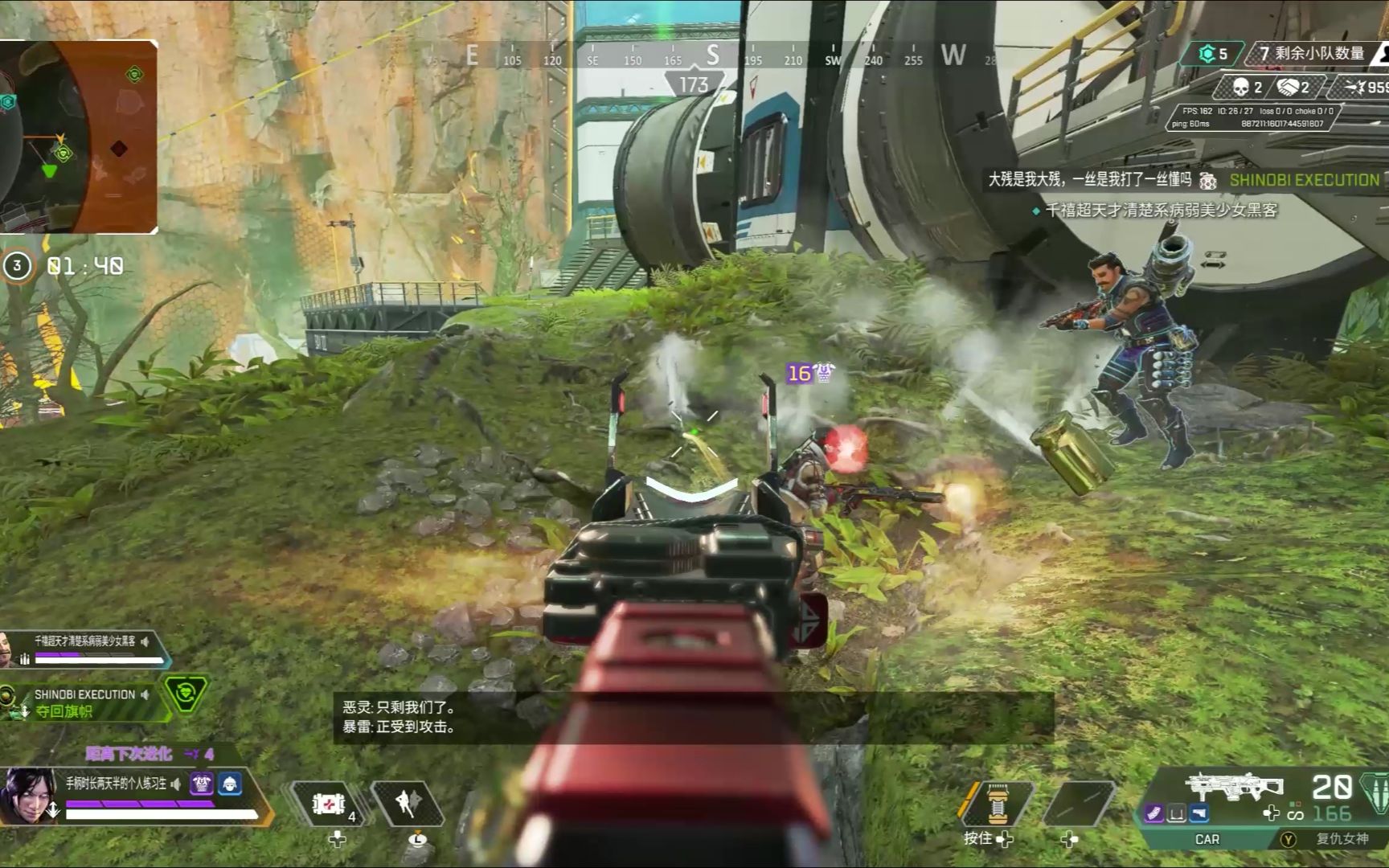Viewport: 1389px width, 868px height.
Task: Click the blue helmet icon
Action: [x=229, y=784]
